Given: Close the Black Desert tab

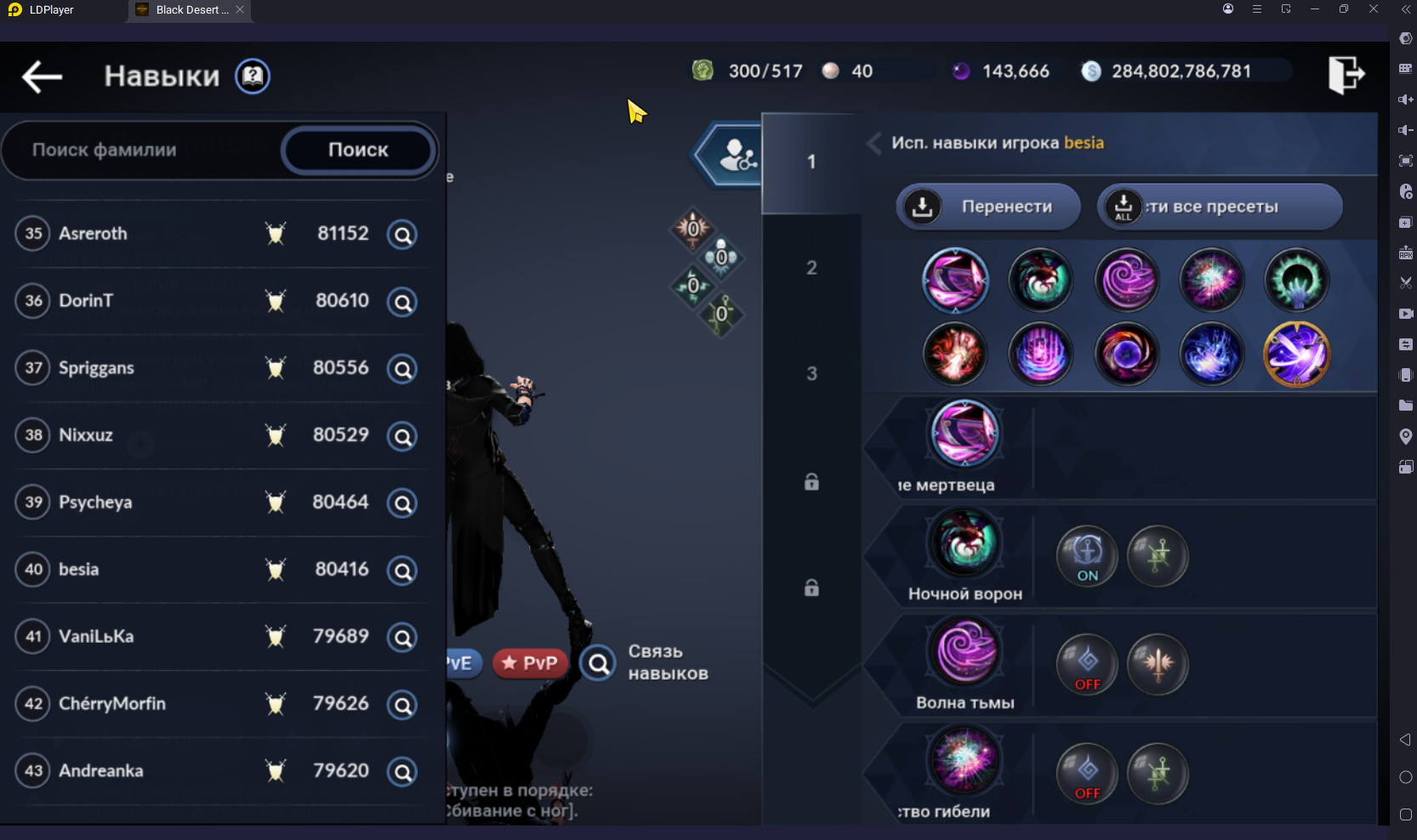Looking at the screenshot, I should pyautogui.click(x=240, y=9).
